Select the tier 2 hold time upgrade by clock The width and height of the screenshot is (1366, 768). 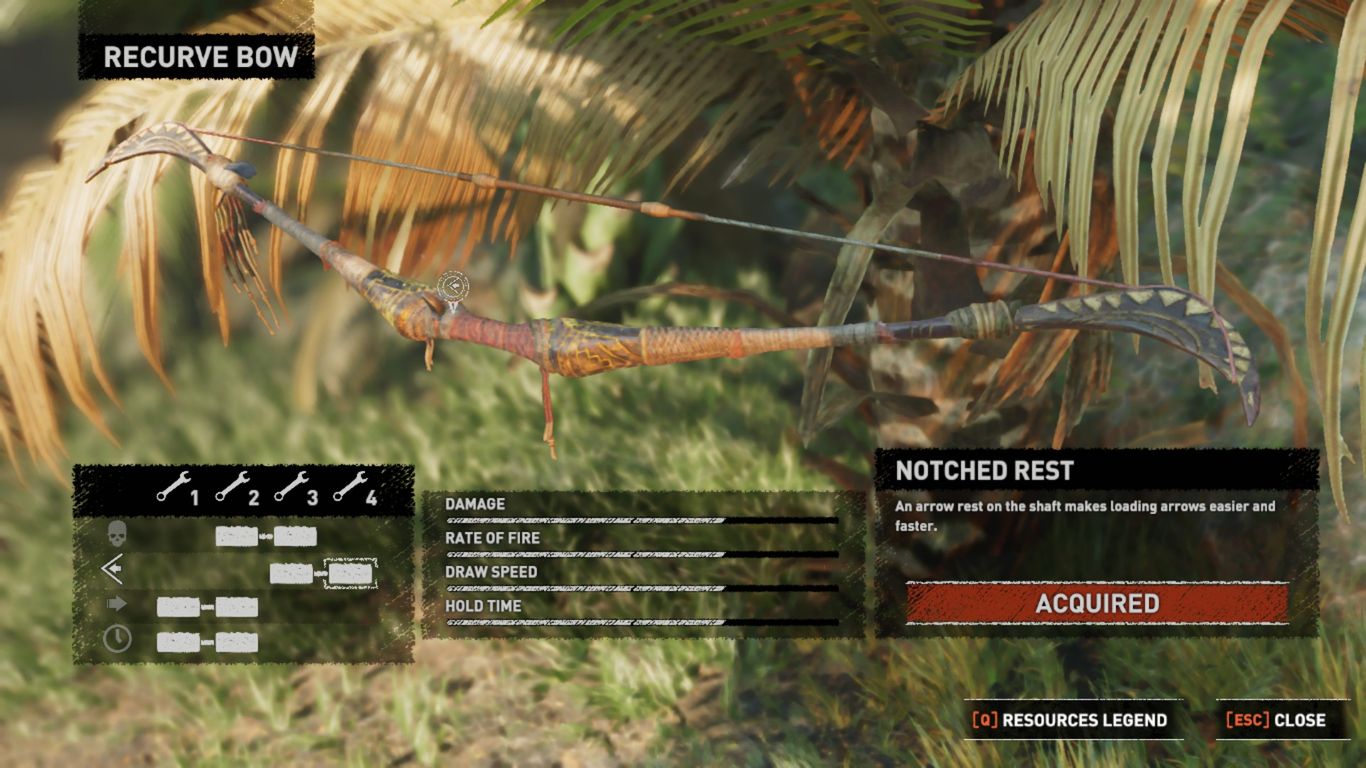(x=237, y=642)
